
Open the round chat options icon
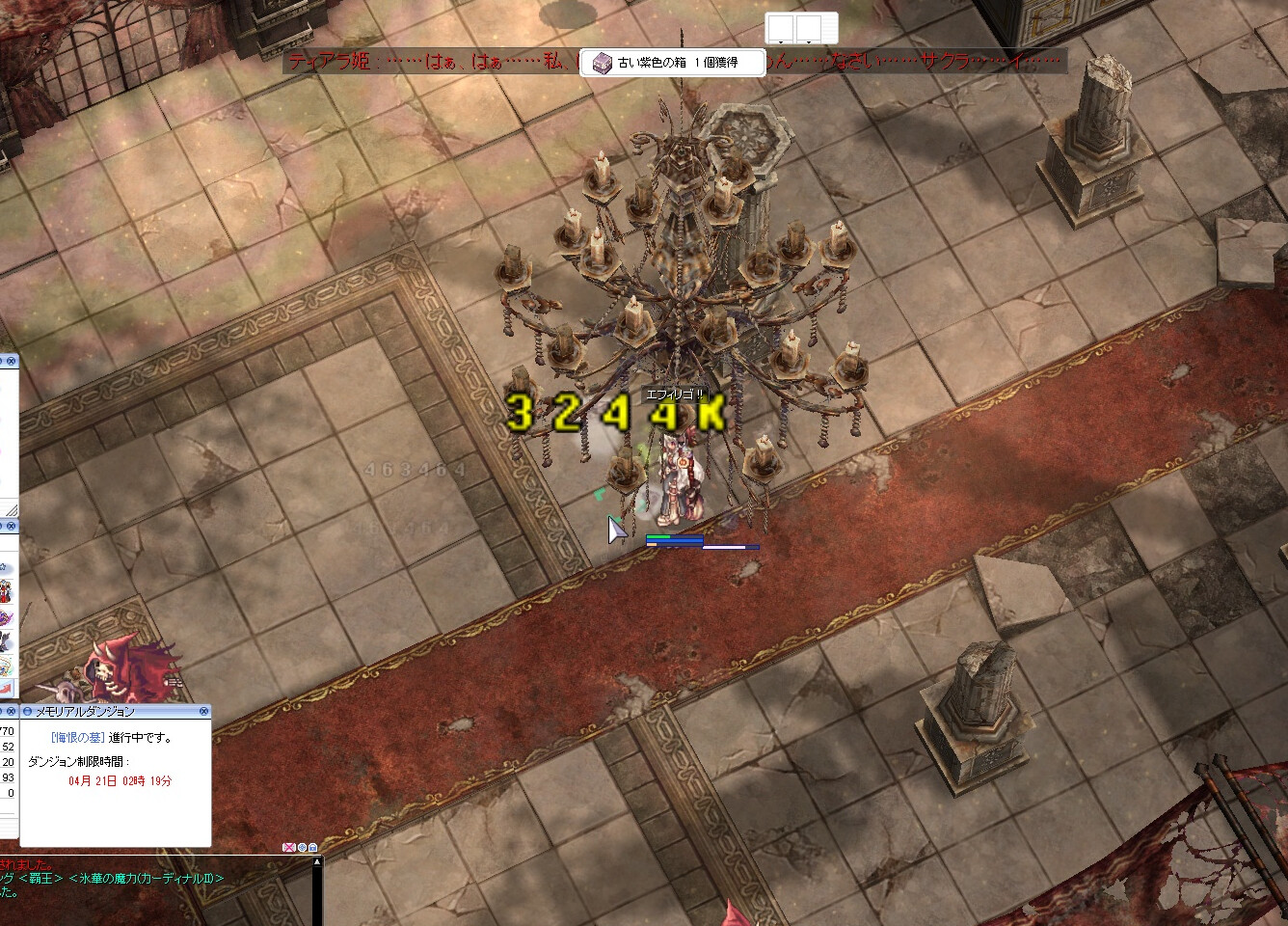(x=302, y=847)
